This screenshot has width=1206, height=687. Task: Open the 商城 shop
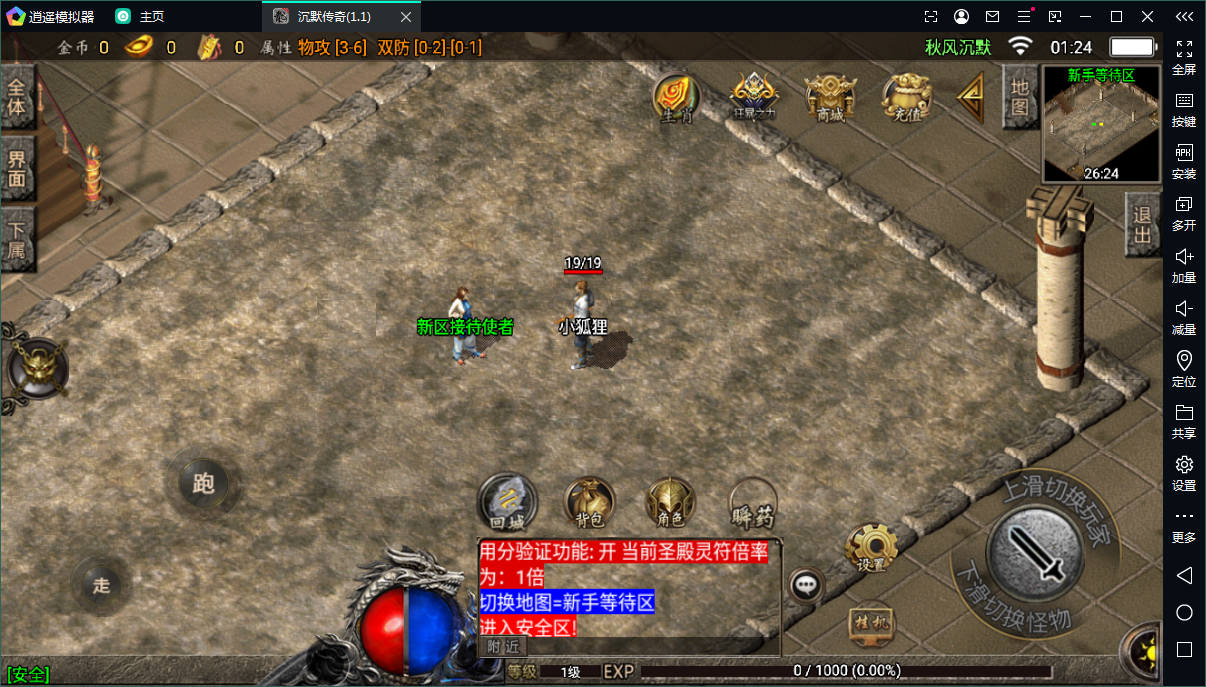coord(830,97)
